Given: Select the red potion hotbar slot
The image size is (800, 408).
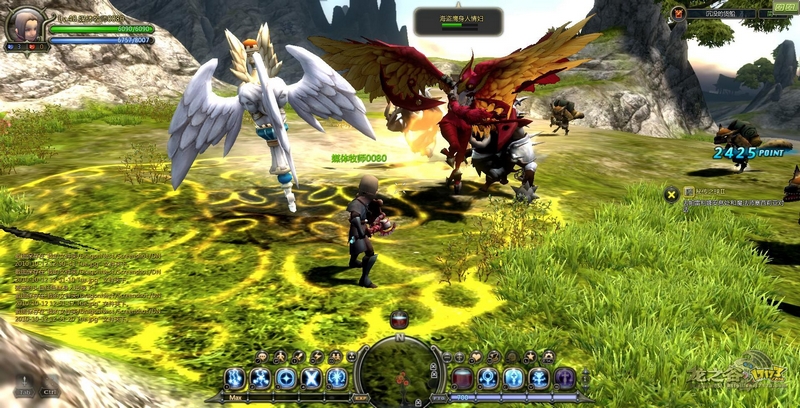Looking at the screenshot, I should tap(463, 378).
